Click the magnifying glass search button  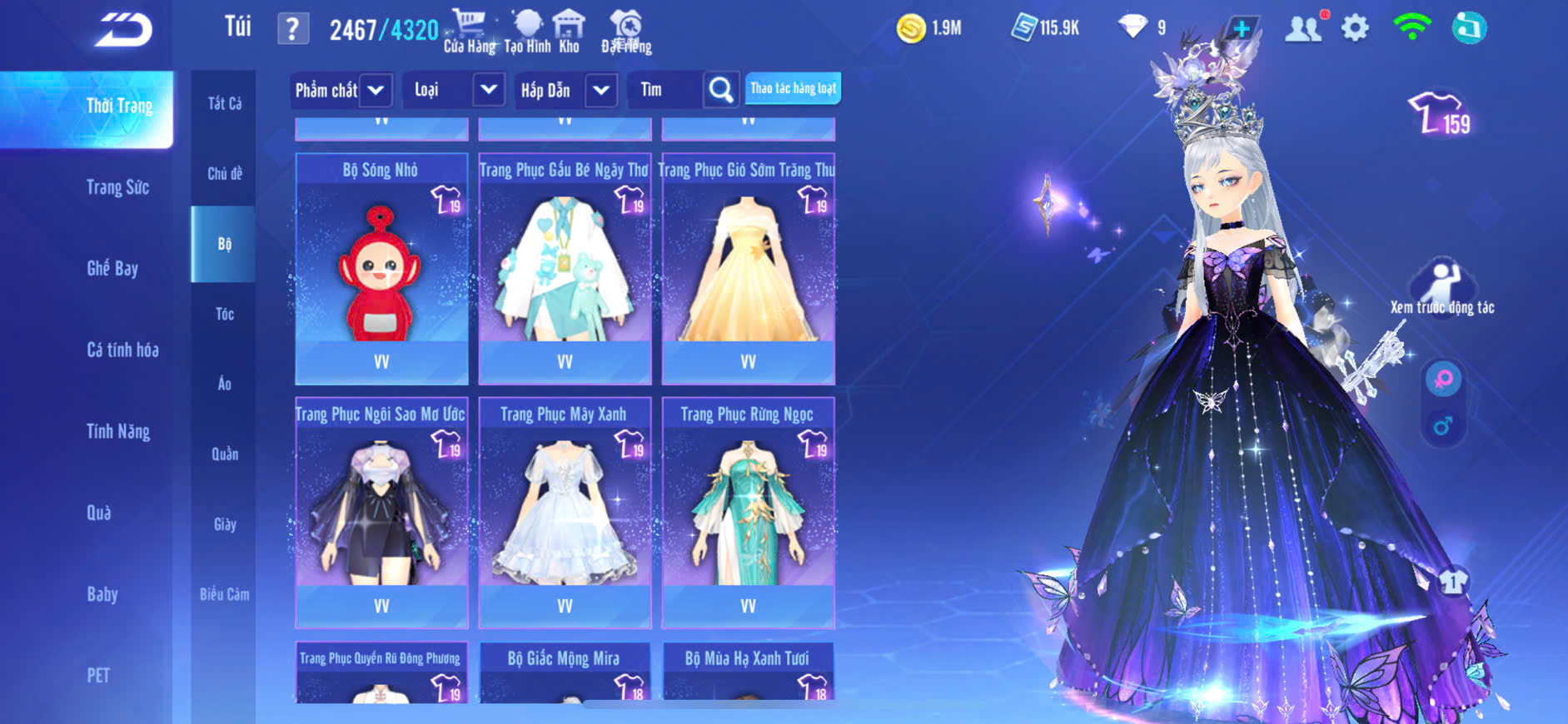[721, 90]
